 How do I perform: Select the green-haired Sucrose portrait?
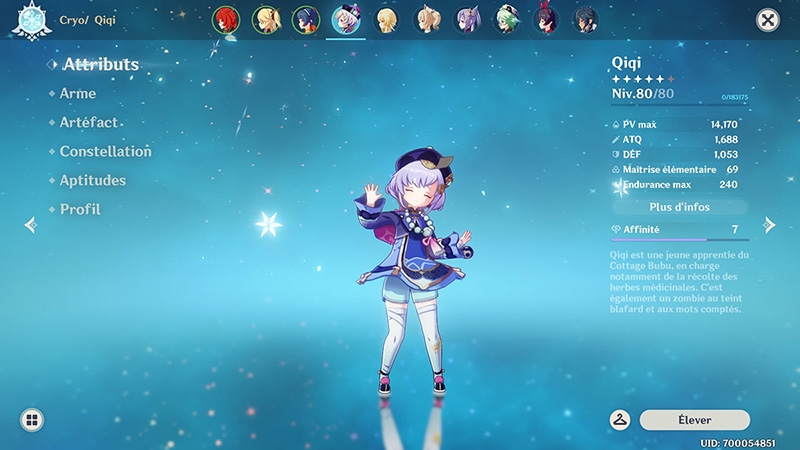pyautogui.click(x=507, y=20)
